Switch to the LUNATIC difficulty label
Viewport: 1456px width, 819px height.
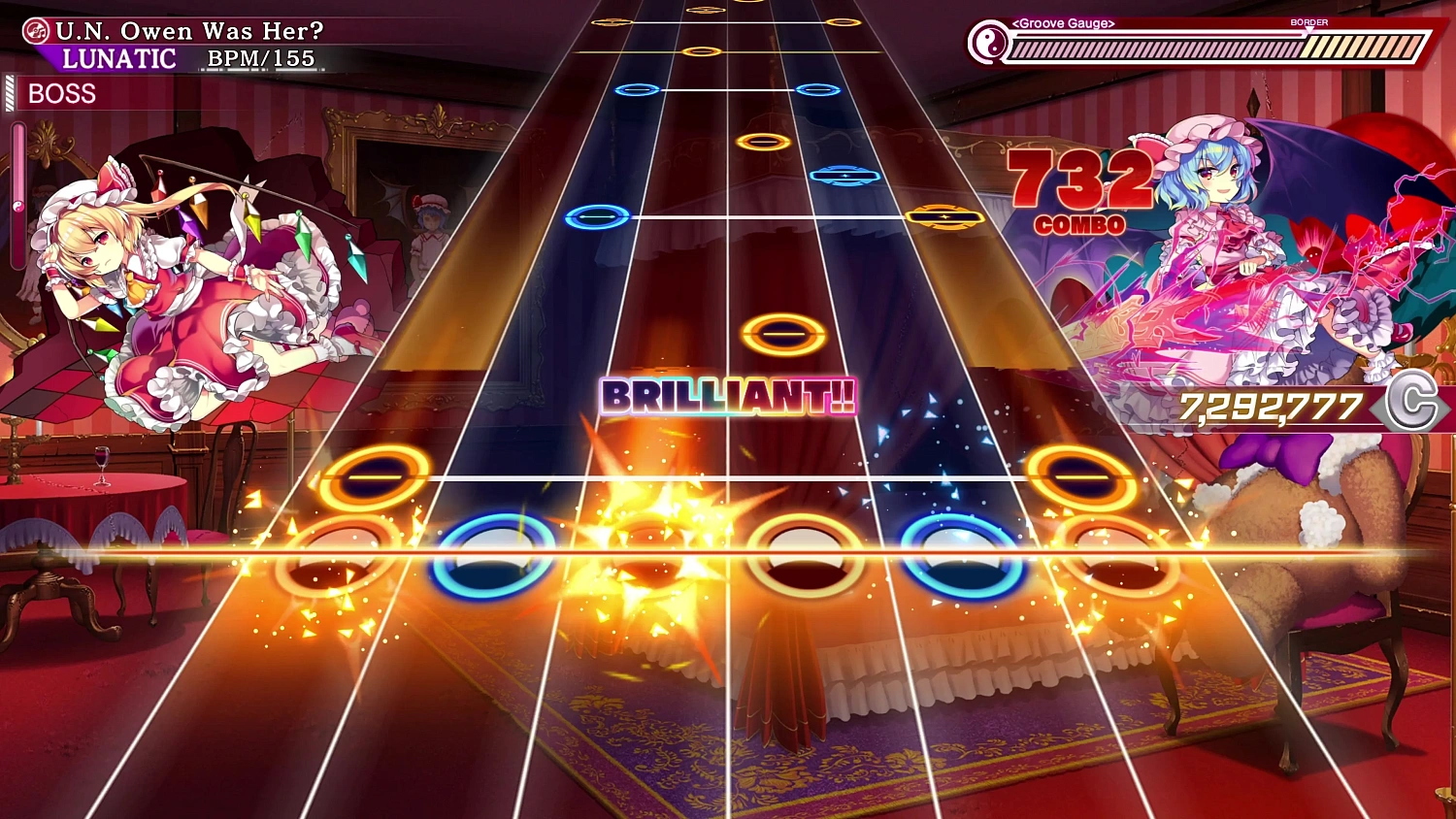(116, 59)
